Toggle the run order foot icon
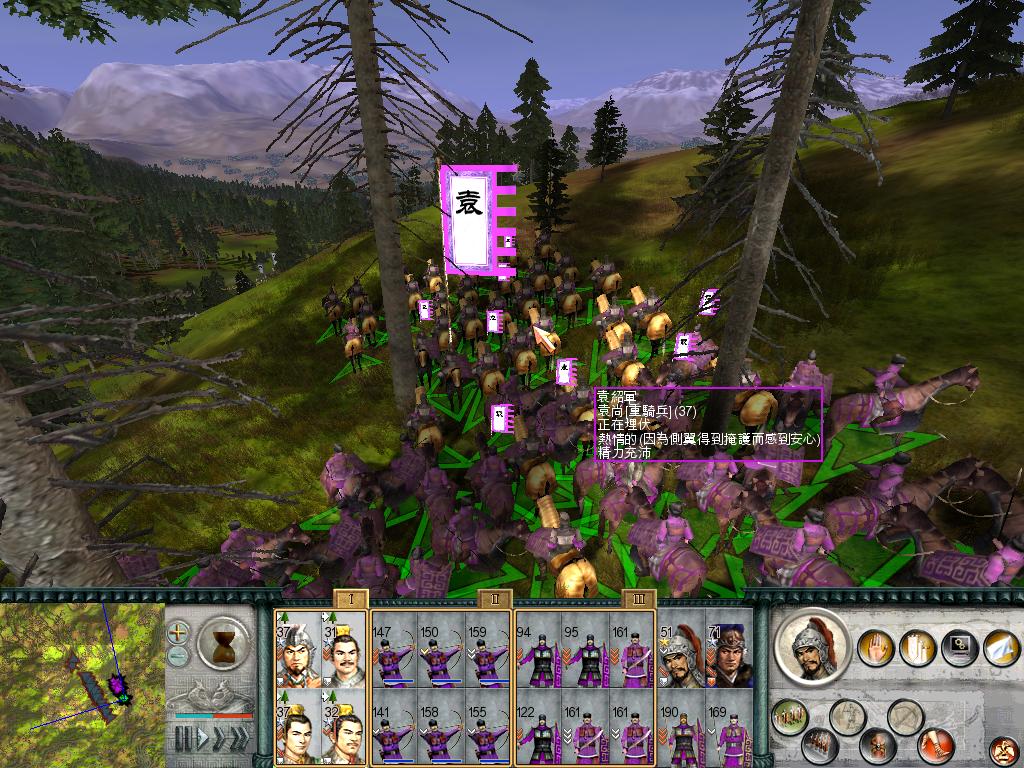1024x768 pixels. tap(936, 745)
